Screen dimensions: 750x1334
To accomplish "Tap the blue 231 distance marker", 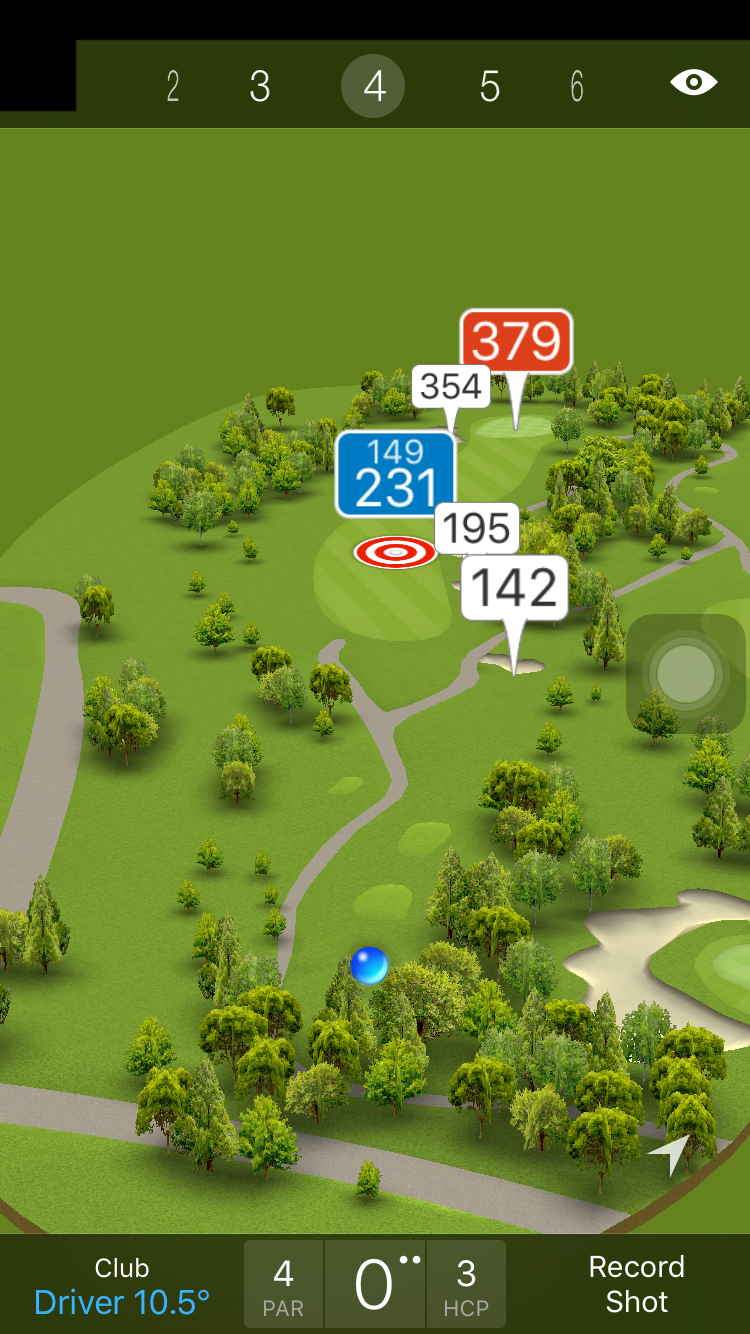I will pyautogui.click(x=395, y=474).
